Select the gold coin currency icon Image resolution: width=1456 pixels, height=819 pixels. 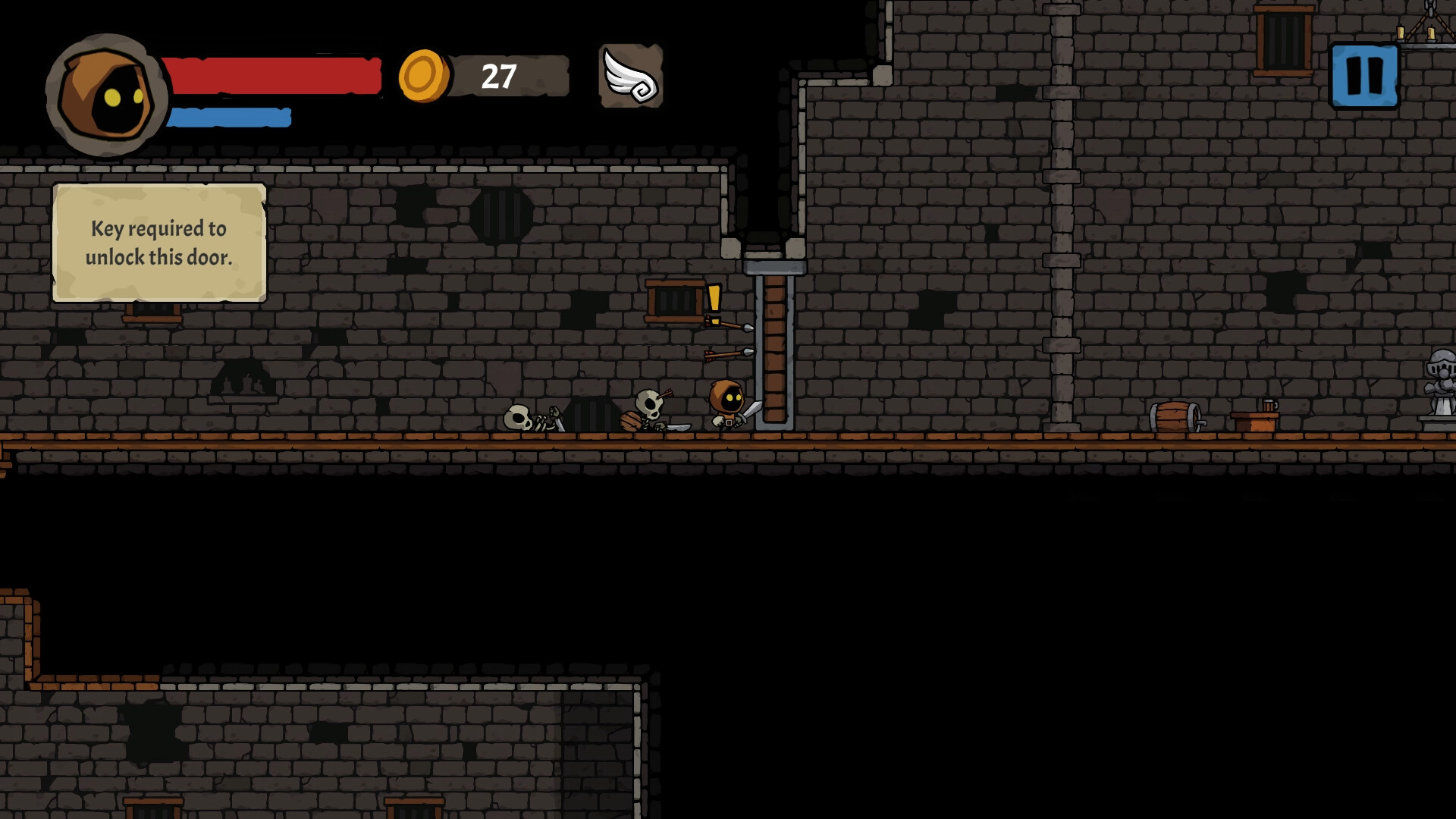pos(422,74)
